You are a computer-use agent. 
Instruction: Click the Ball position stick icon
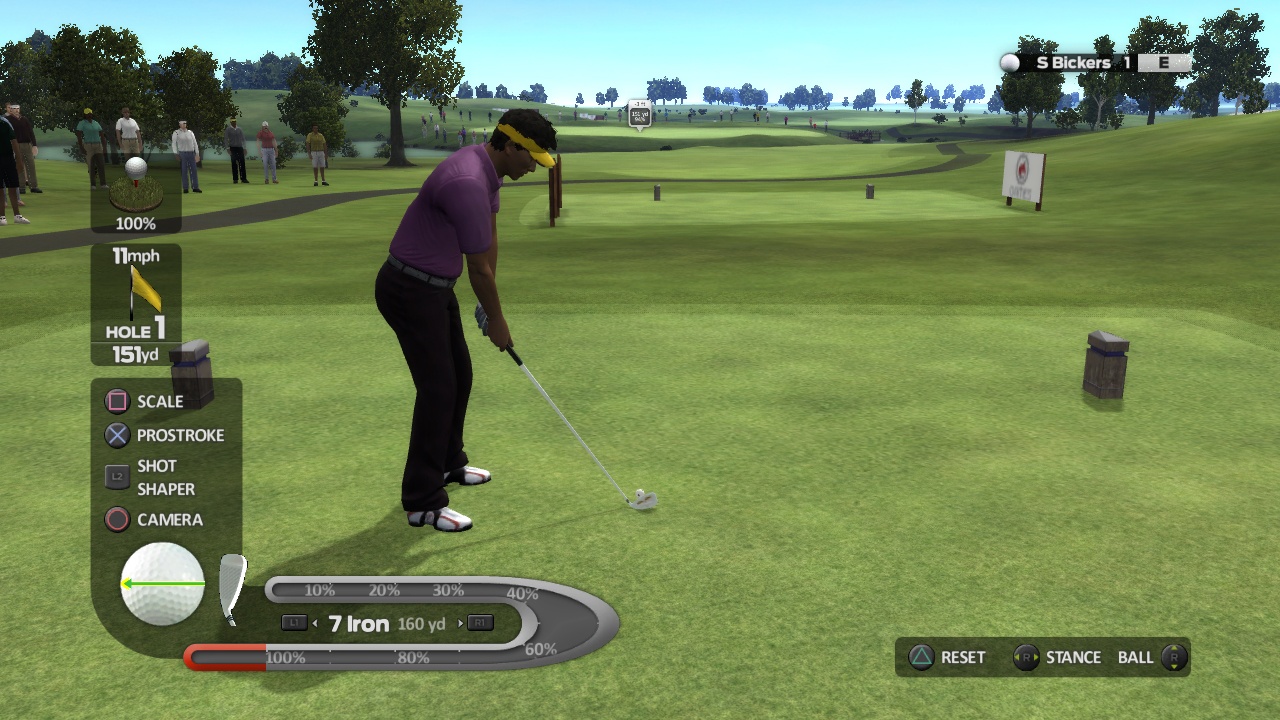coord(1173,657)
